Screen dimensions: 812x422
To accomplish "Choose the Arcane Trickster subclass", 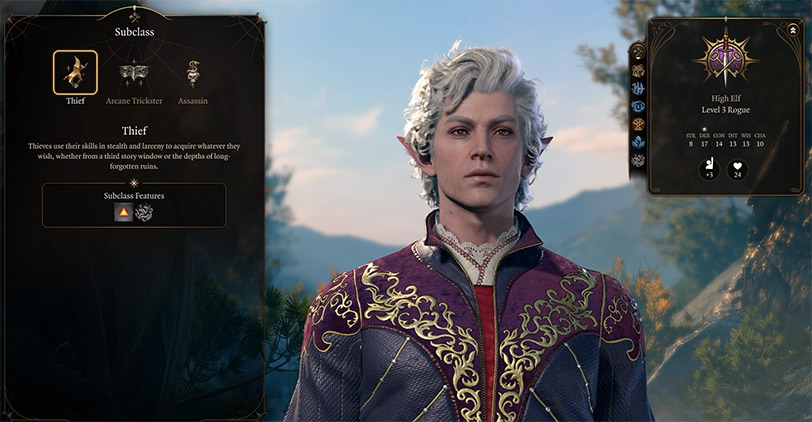I will coord(133,74).
